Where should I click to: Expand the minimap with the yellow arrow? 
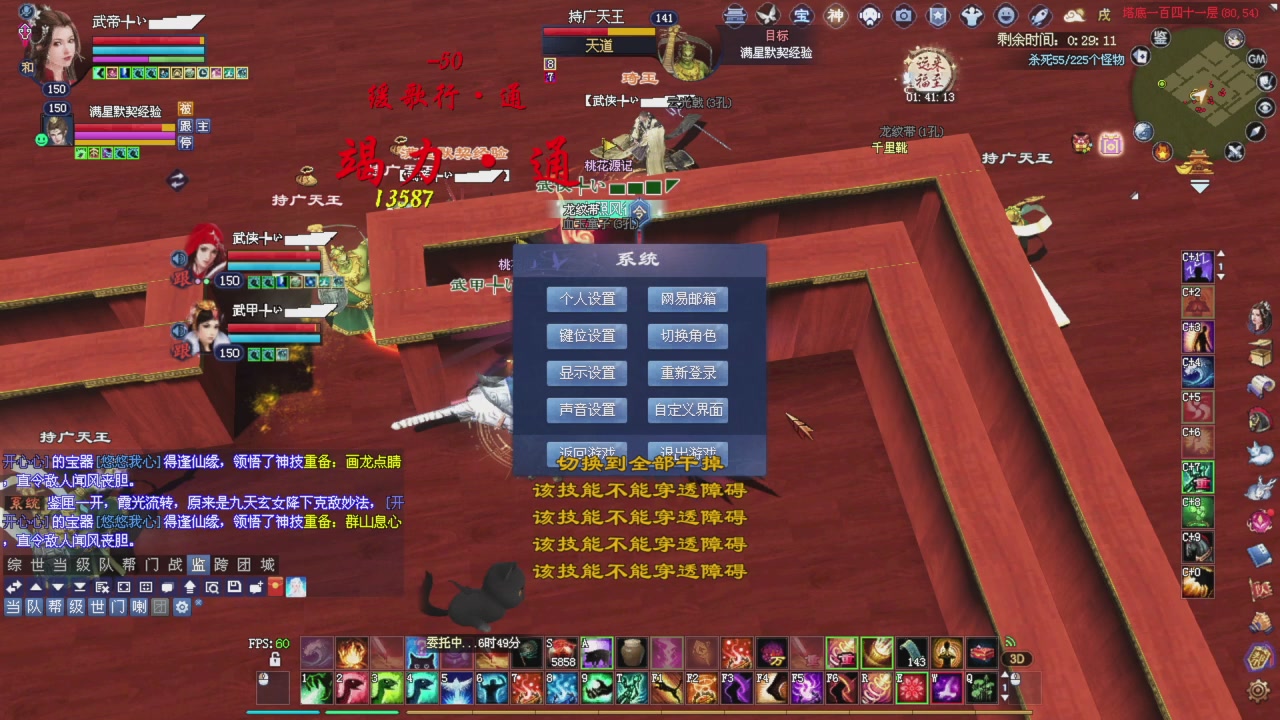click(1200, 186)
